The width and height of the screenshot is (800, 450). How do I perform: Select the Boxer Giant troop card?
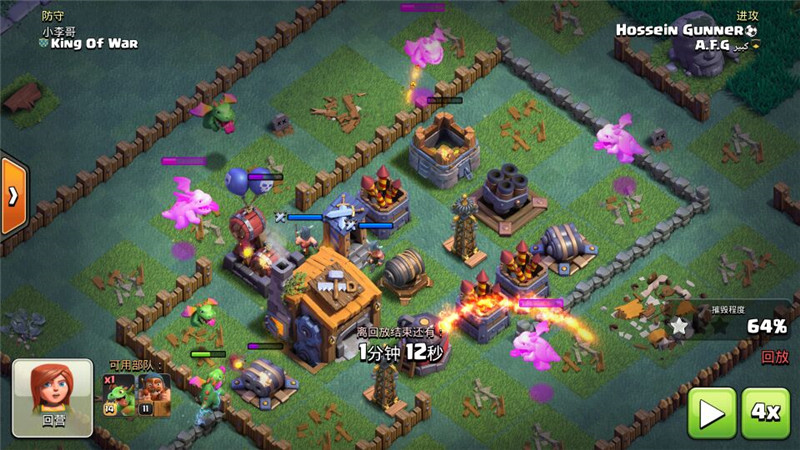(155, 395)
